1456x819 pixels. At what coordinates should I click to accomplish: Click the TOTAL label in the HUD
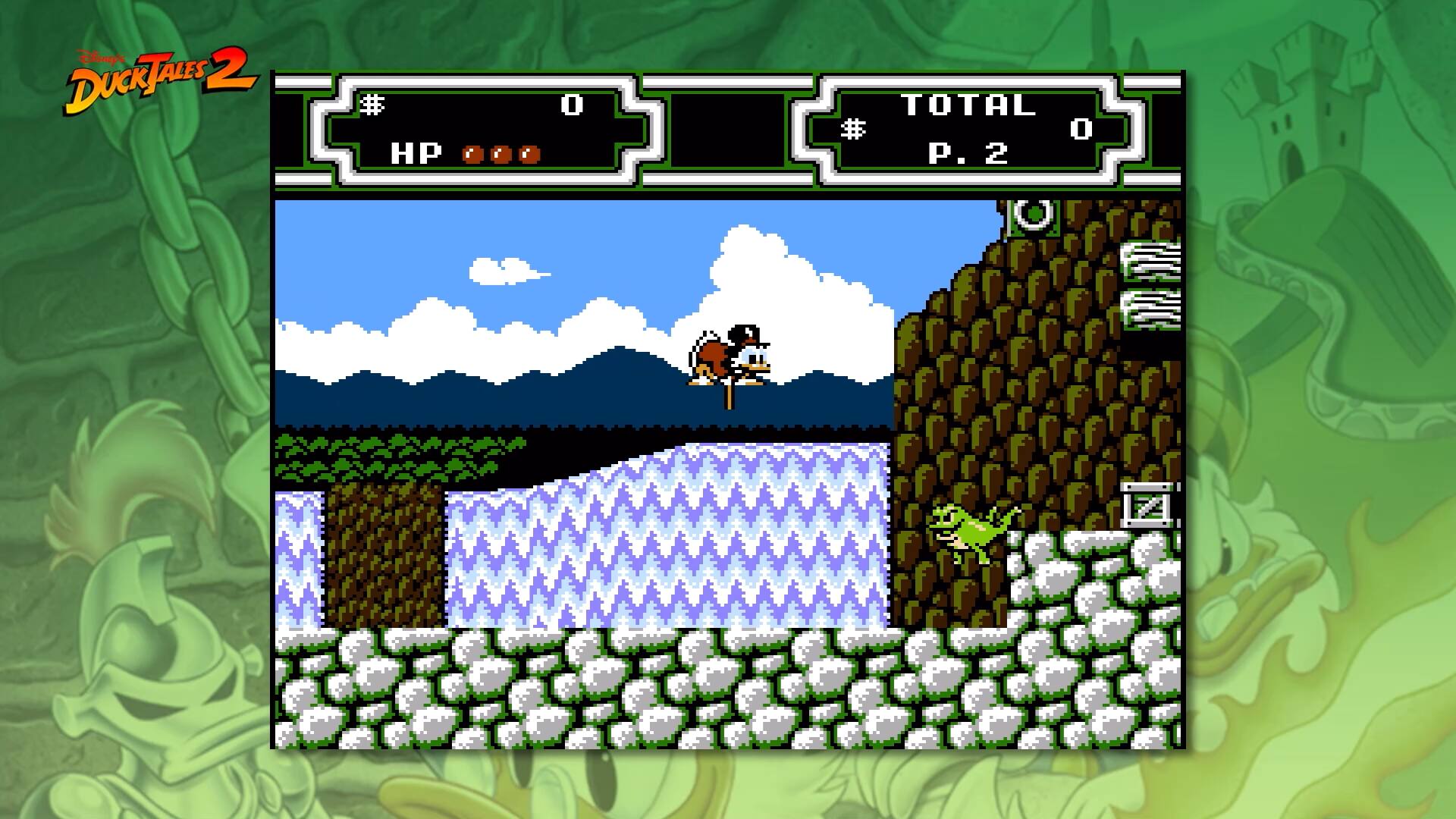coord(969,106)
